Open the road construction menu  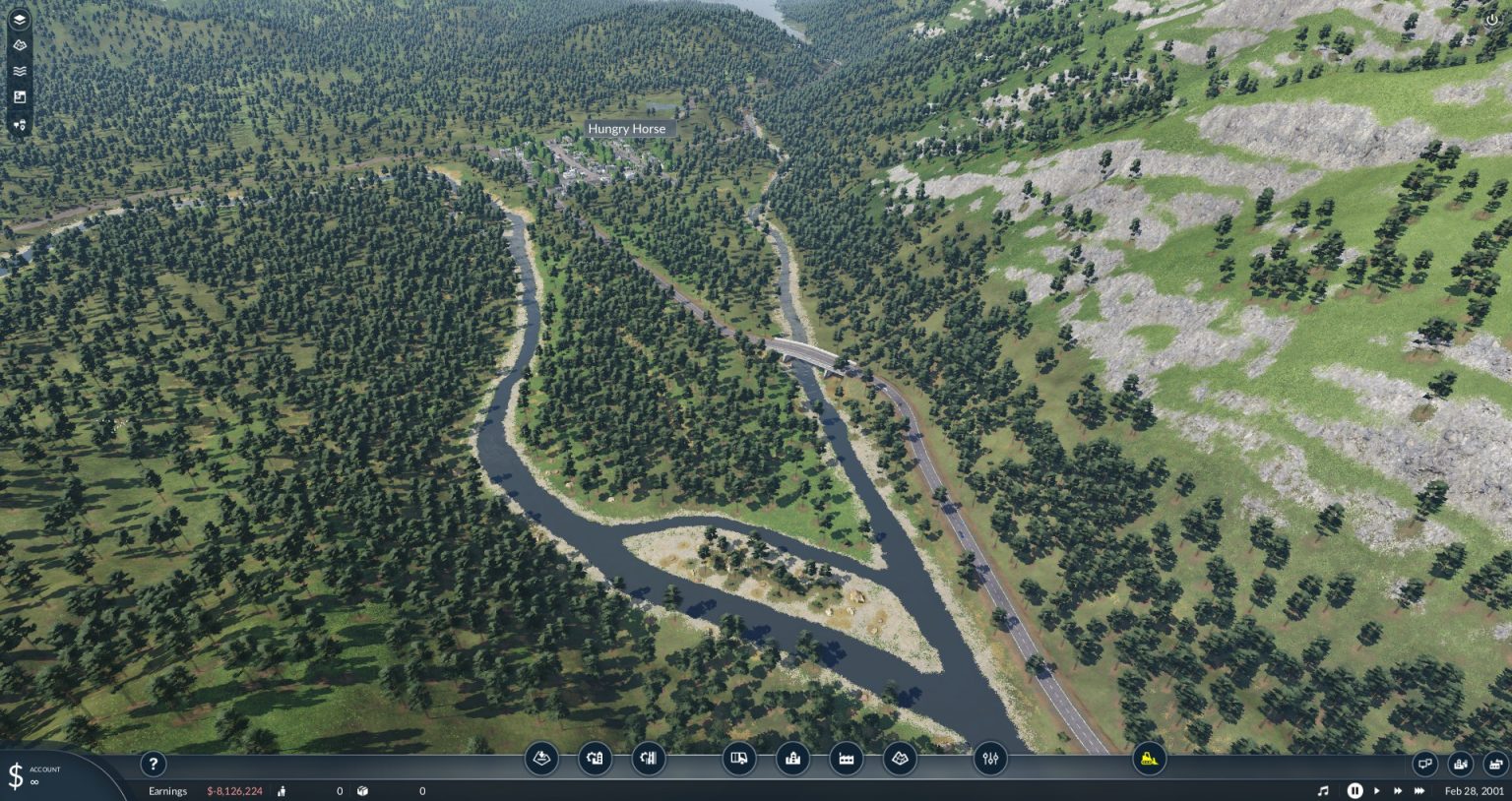[x=595, y=759]
